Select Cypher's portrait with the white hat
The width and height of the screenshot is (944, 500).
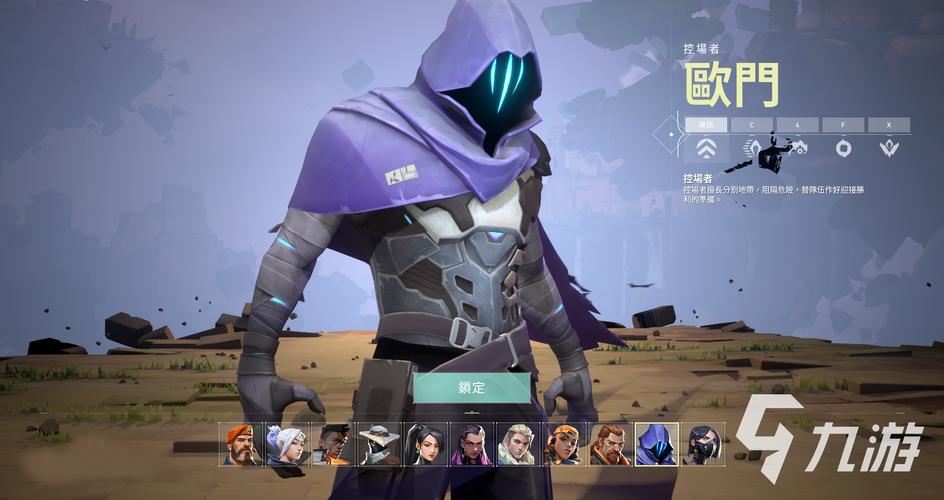click(380, 444)
